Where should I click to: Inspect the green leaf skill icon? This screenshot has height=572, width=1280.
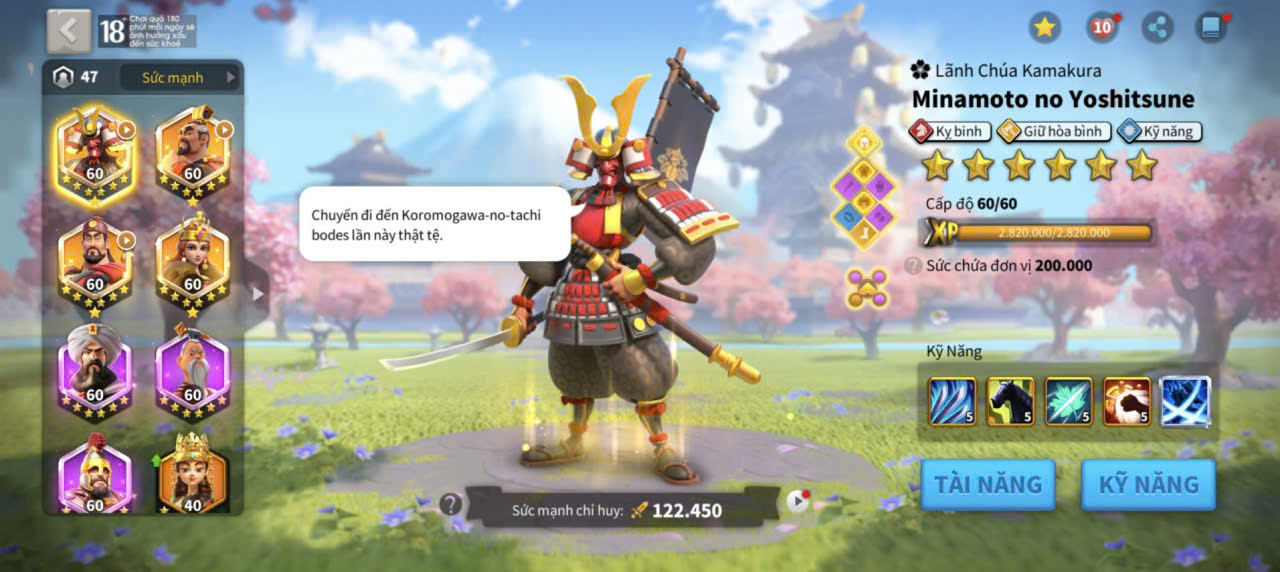[x=1068, y=402]
